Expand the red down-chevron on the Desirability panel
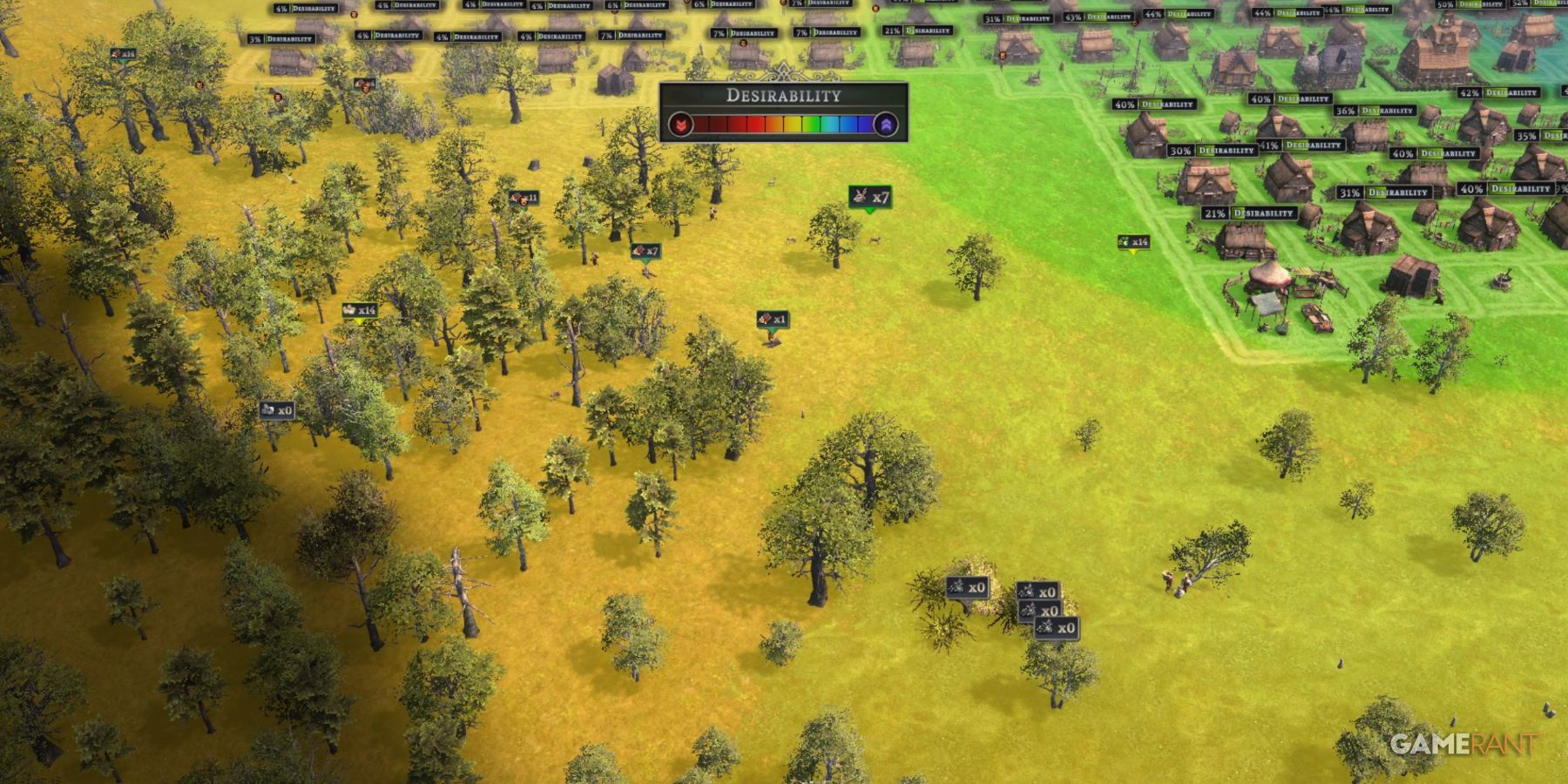The image size is (1568, 784). [681, 125]
